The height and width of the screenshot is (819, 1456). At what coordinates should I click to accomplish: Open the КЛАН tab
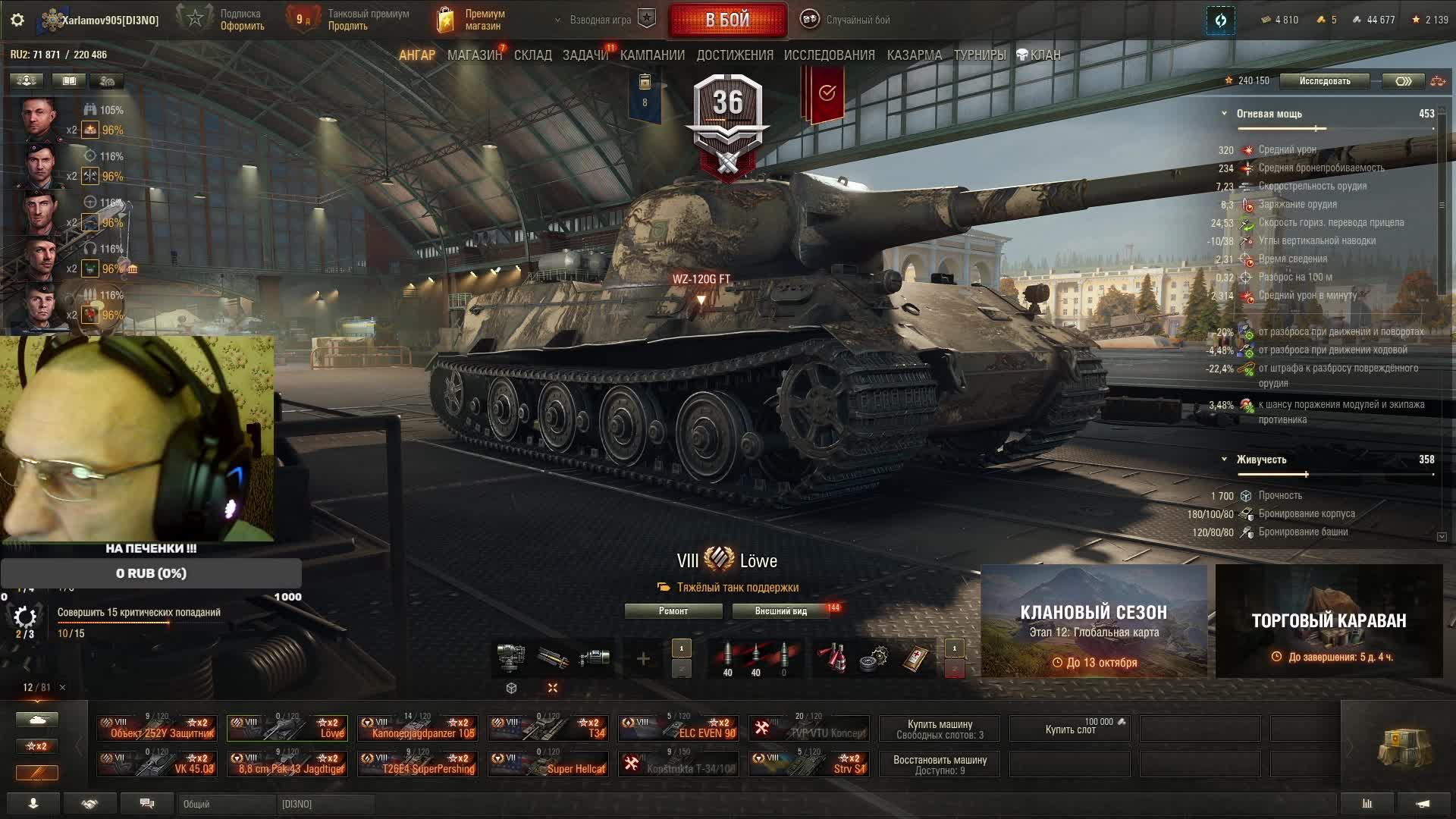click(x=1039, y=55)
